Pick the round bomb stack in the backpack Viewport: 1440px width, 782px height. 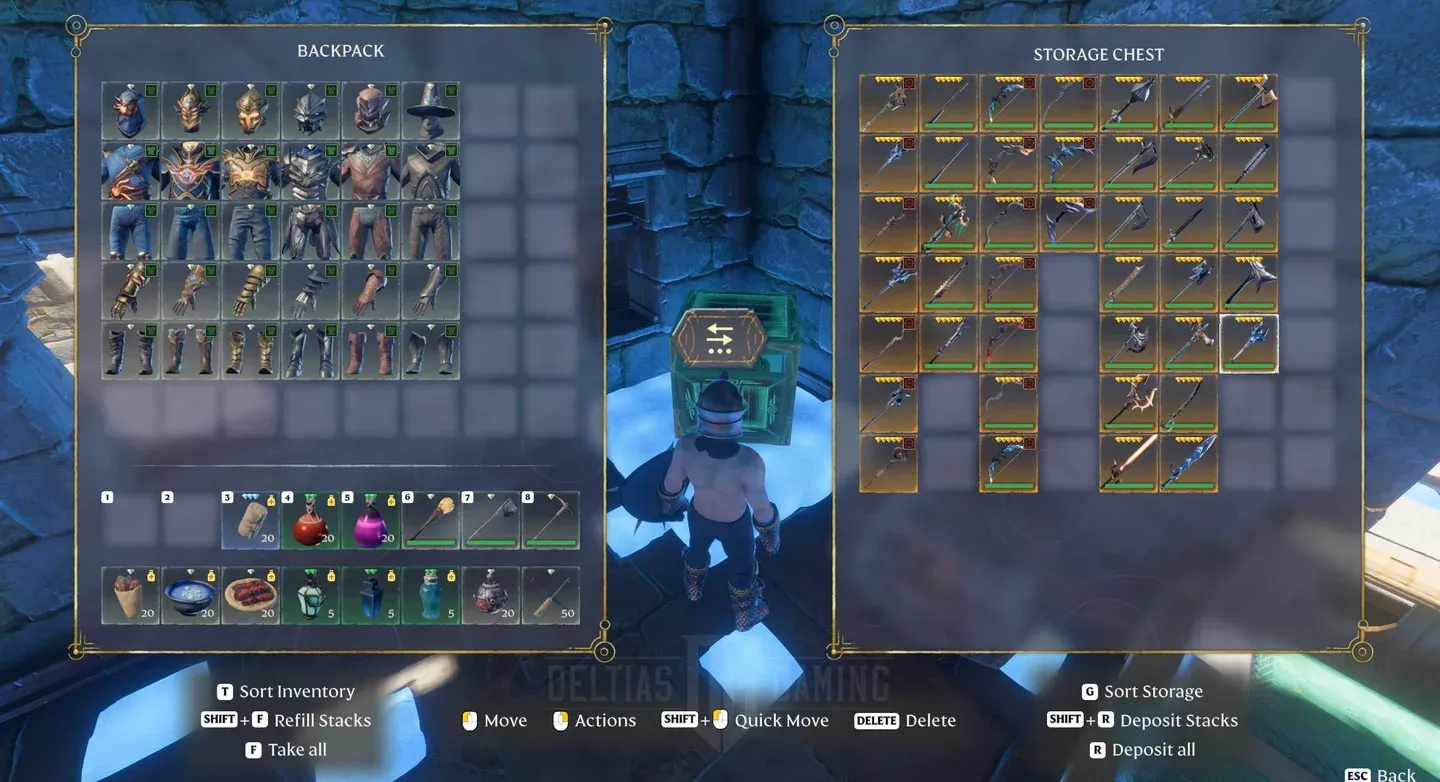point(491,595)
